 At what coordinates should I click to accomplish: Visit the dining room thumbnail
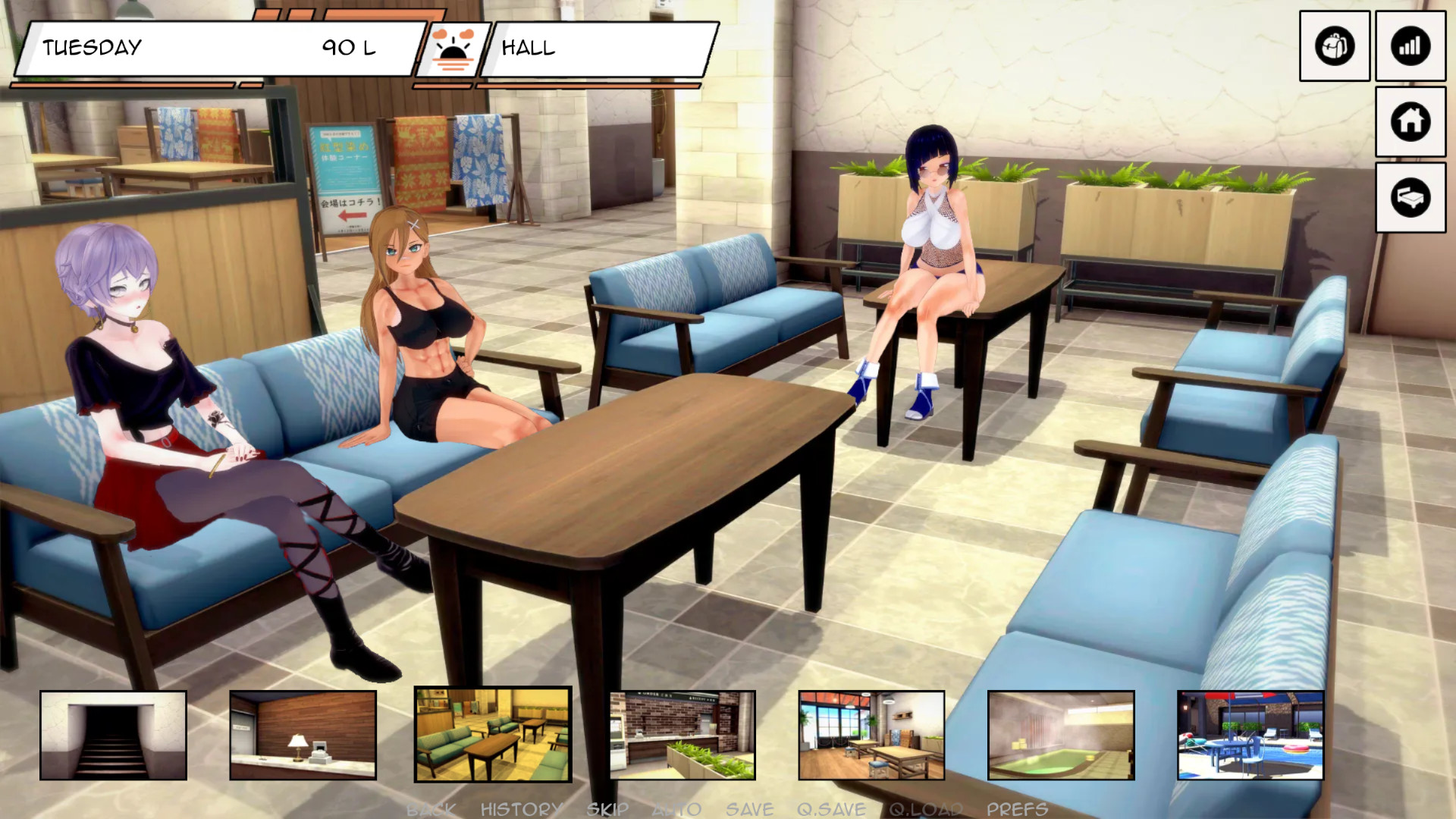pos(871,735)
